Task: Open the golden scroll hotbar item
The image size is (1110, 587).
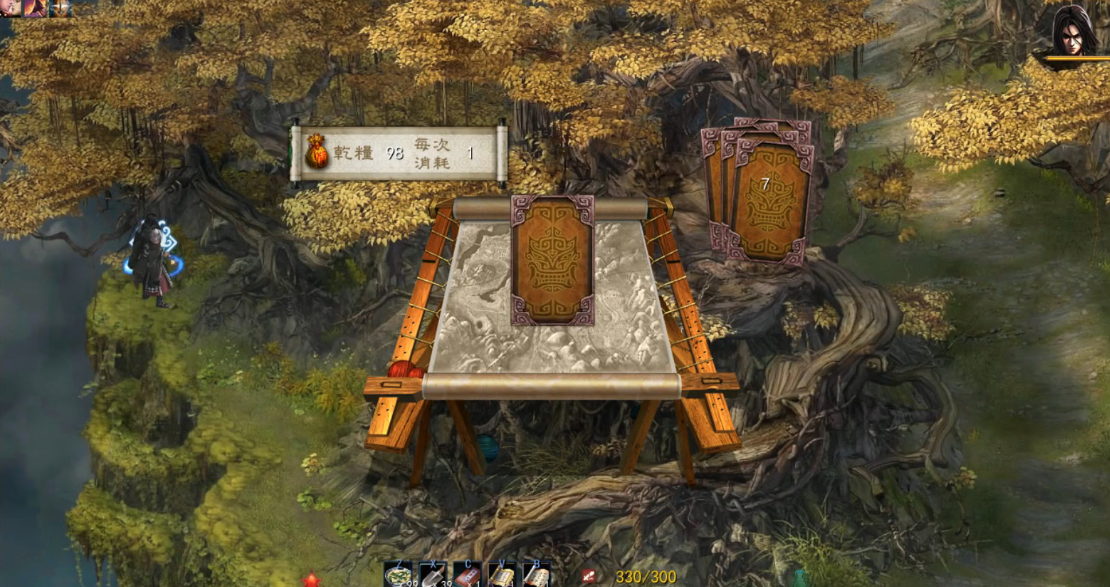Action: tap(501, 575)
